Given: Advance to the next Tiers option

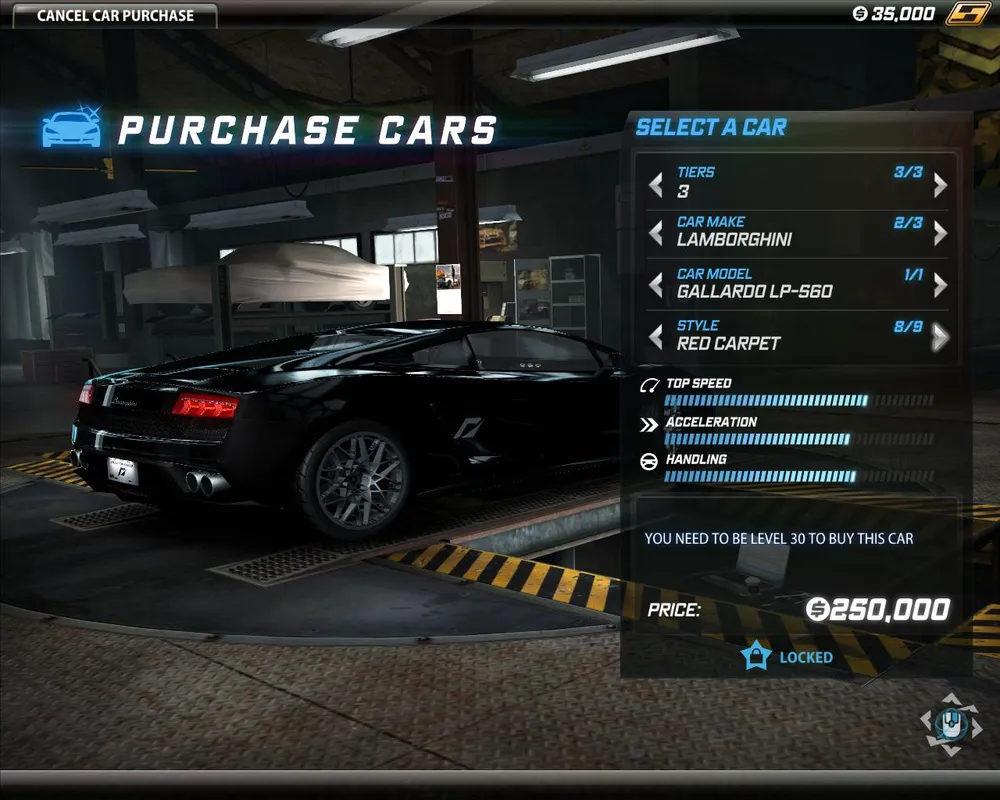Looking at the screenshot, I should [x=940, y=185].
